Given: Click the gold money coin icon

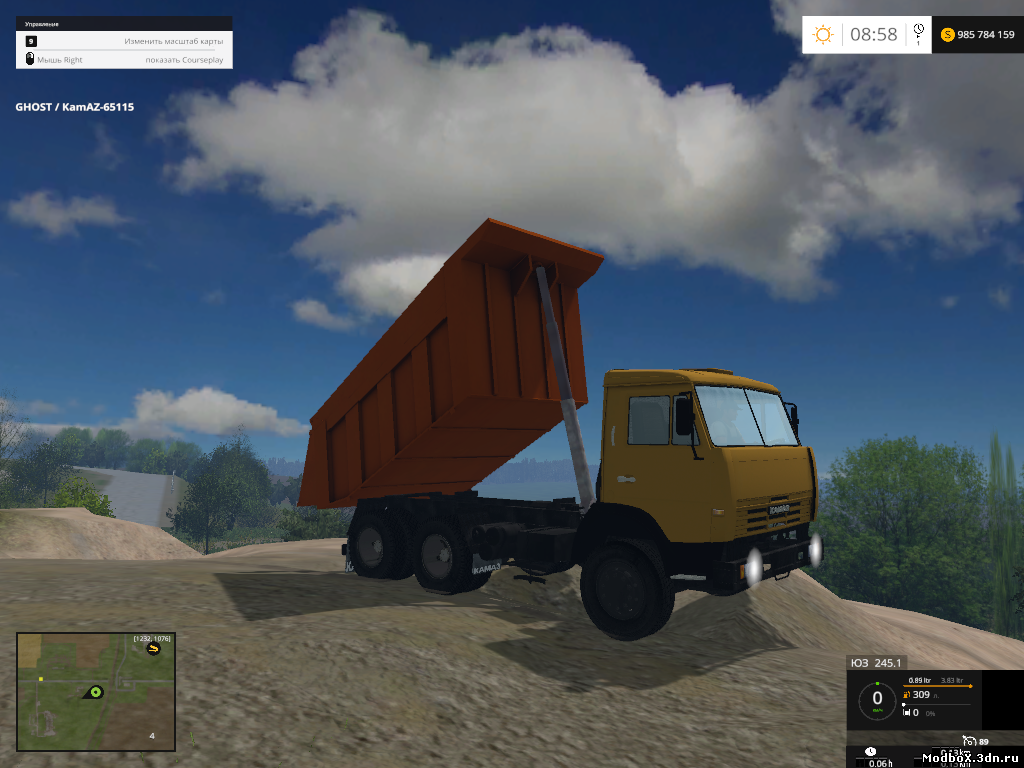Looking at the screenshot, I should (x=946, y=35).
